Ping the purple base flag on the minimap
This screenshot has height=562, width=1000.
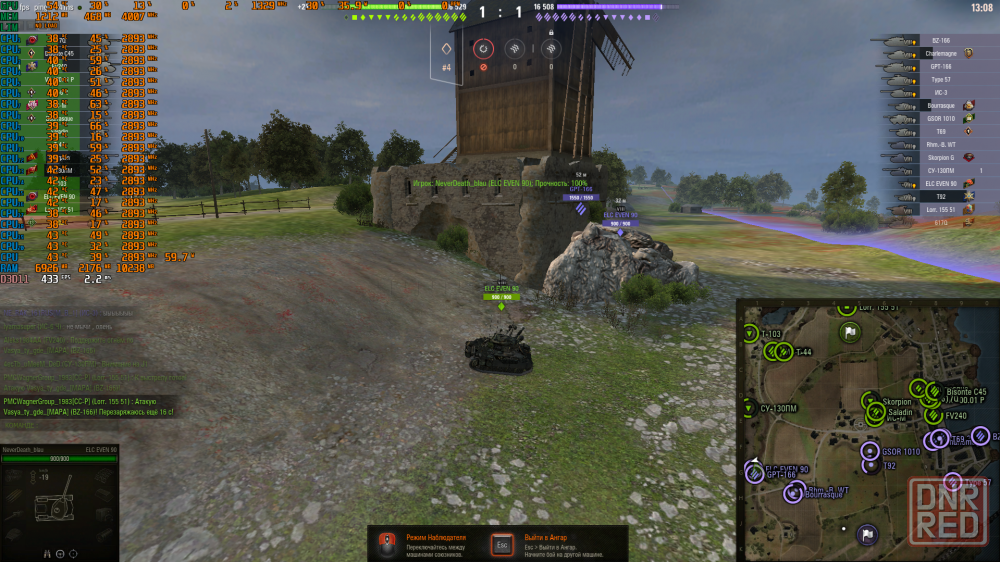point(868,534)
